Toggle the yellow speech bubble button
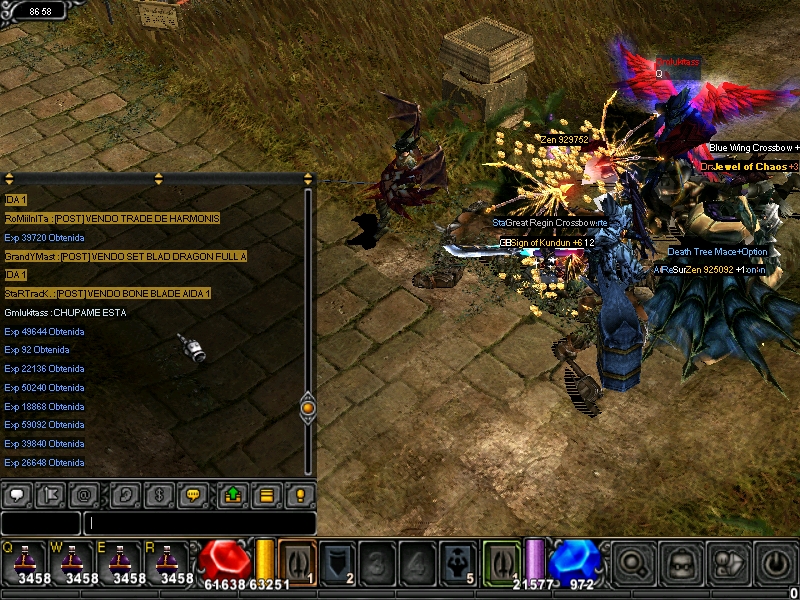The height and width of the screenshot is (600, 800). click(x=193, y=494)
